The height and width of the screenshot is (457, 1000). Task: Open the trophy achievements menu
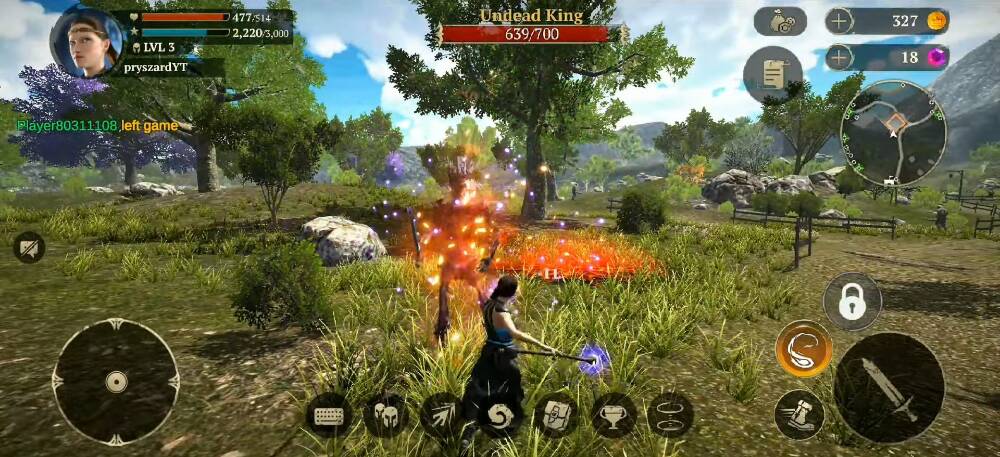coord(613,415)
